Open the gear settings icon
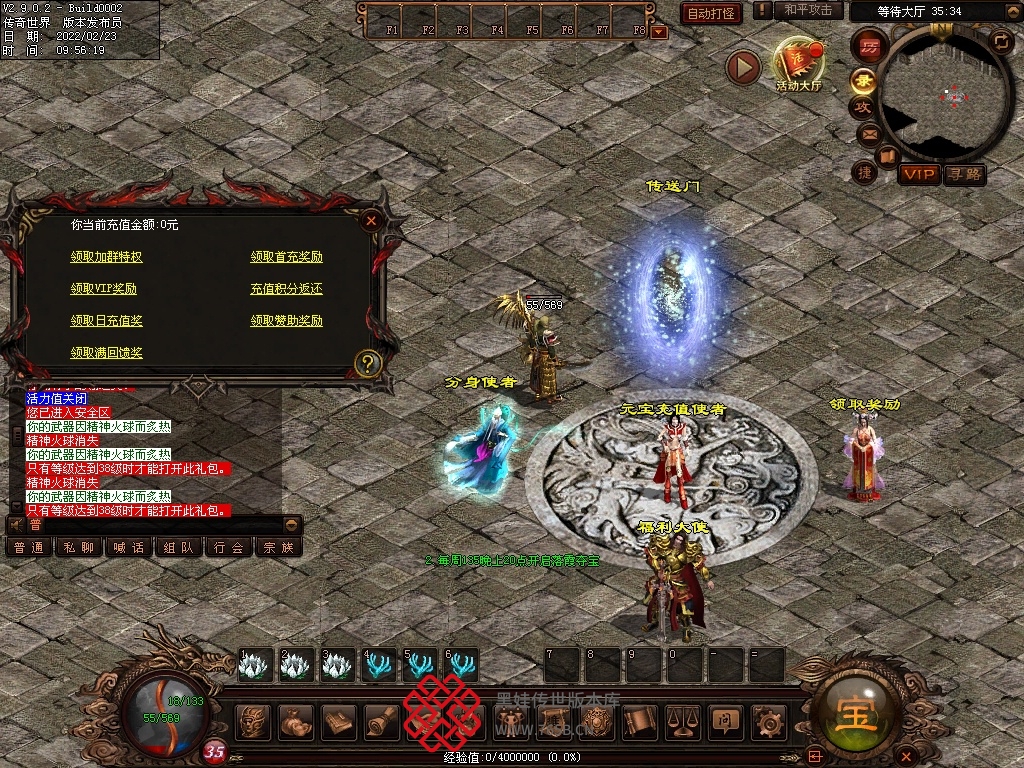Viewport: 1024px width, 768px height. point(768,720)
